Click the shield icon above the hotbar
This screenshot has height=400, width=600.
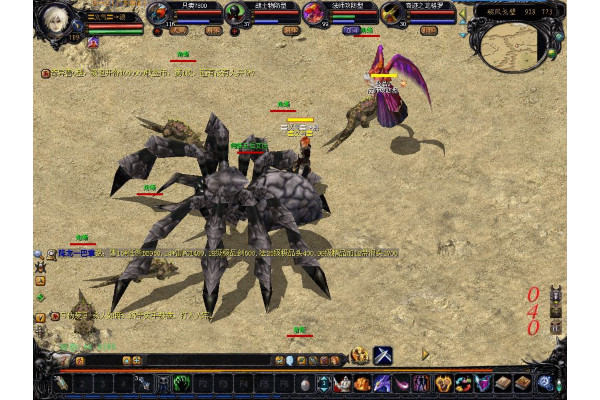point(290,360)
